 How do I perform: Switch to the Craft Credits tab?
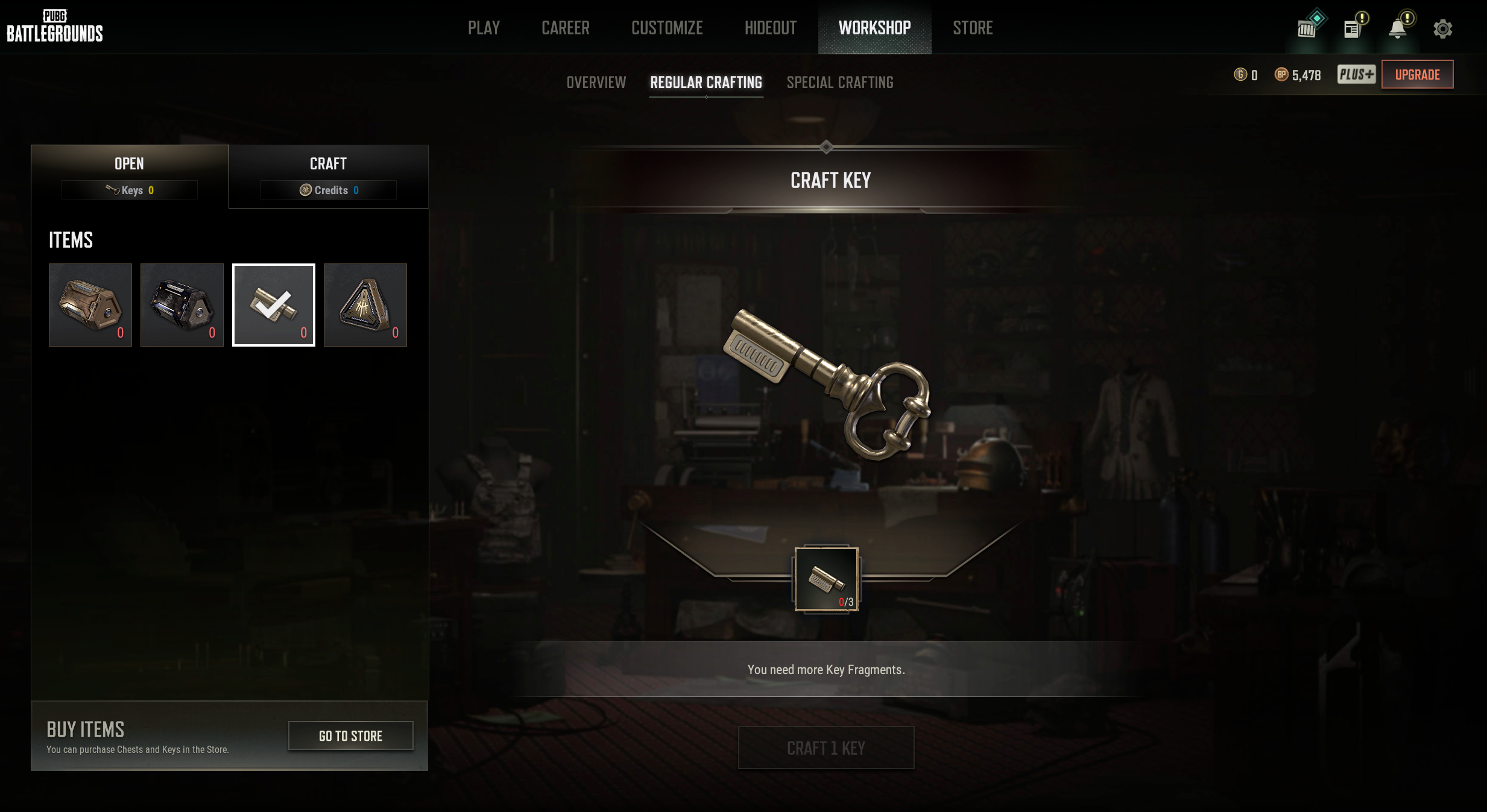[x=329, y=176]
